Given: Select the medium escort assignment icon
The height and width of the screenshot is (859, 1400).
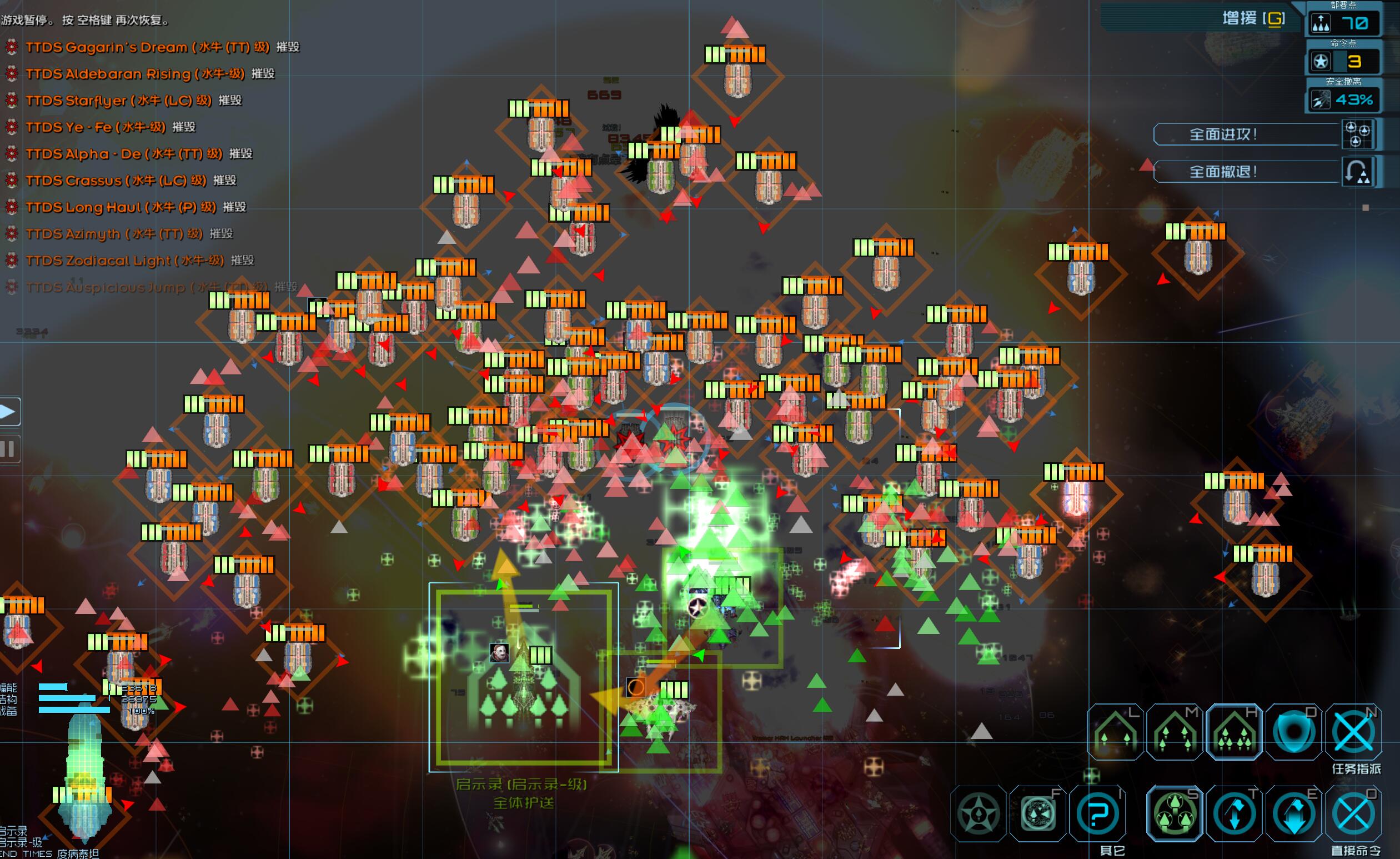Looking at the screenshot, I should (x=1175, y=732).
